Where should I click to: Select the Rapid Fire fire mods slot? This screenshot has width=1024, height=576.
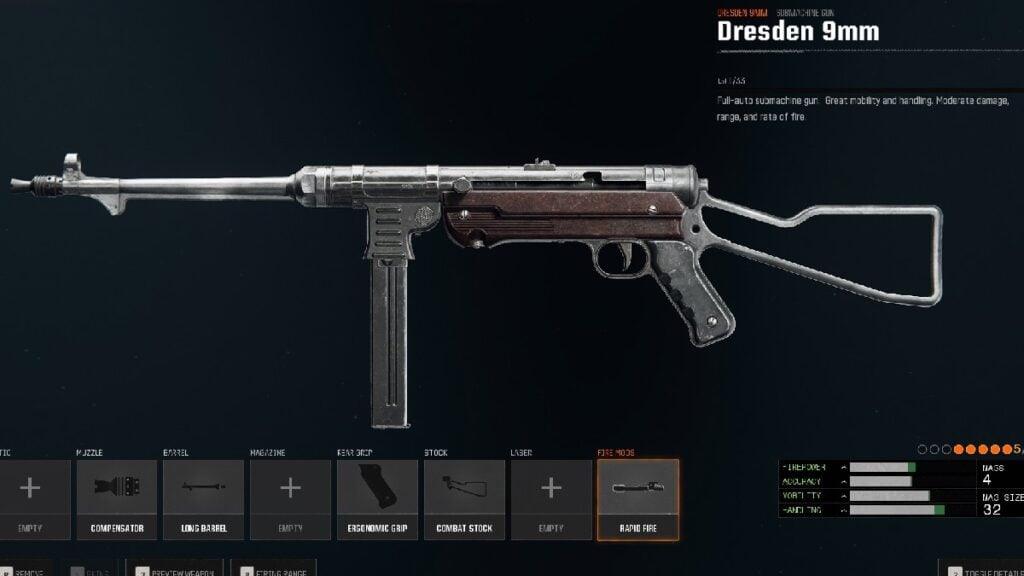pyautogui.click(x=638, y=499)
